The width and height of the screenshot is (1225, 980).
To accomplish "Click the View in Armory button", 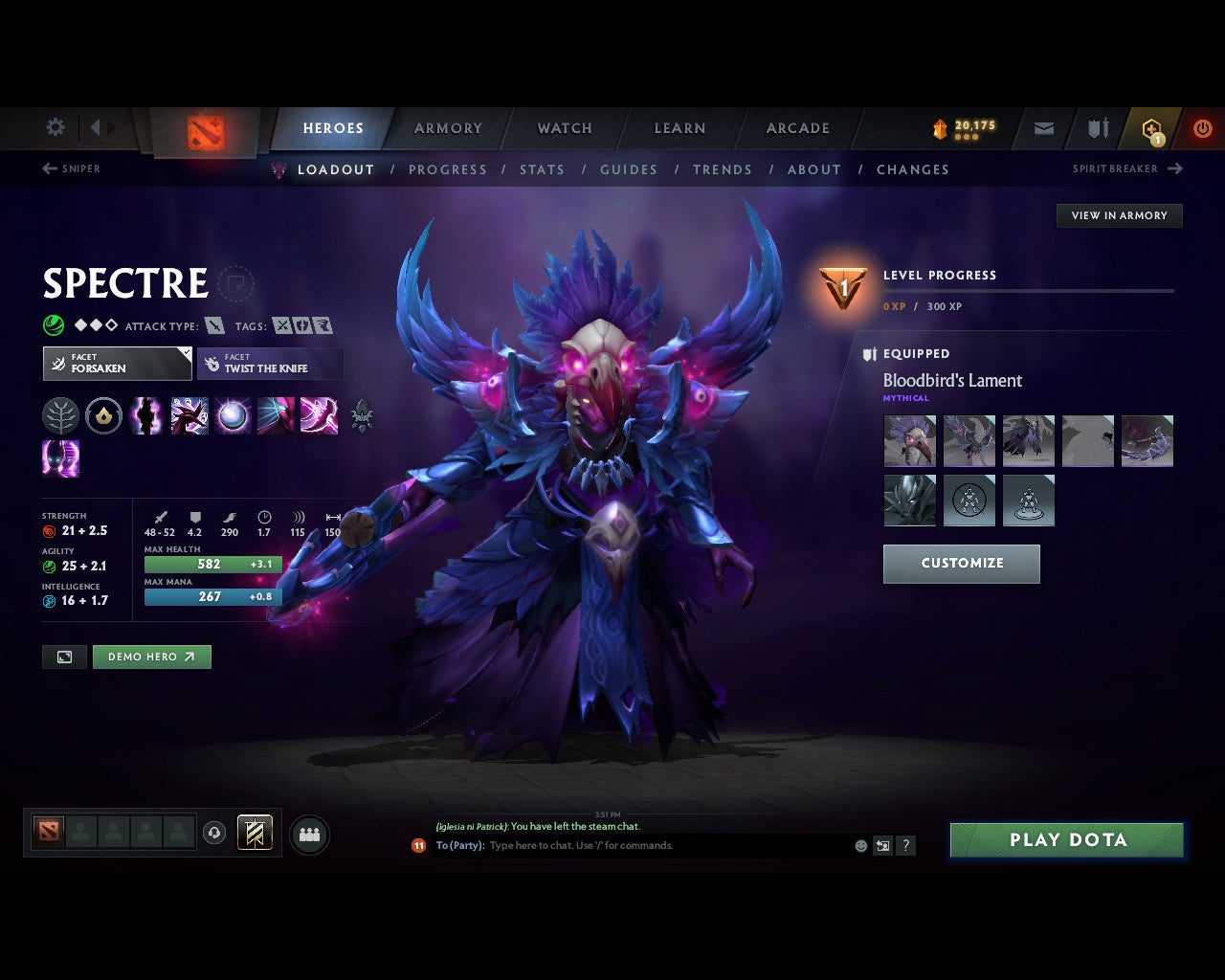I will (x=1119, y=215).
